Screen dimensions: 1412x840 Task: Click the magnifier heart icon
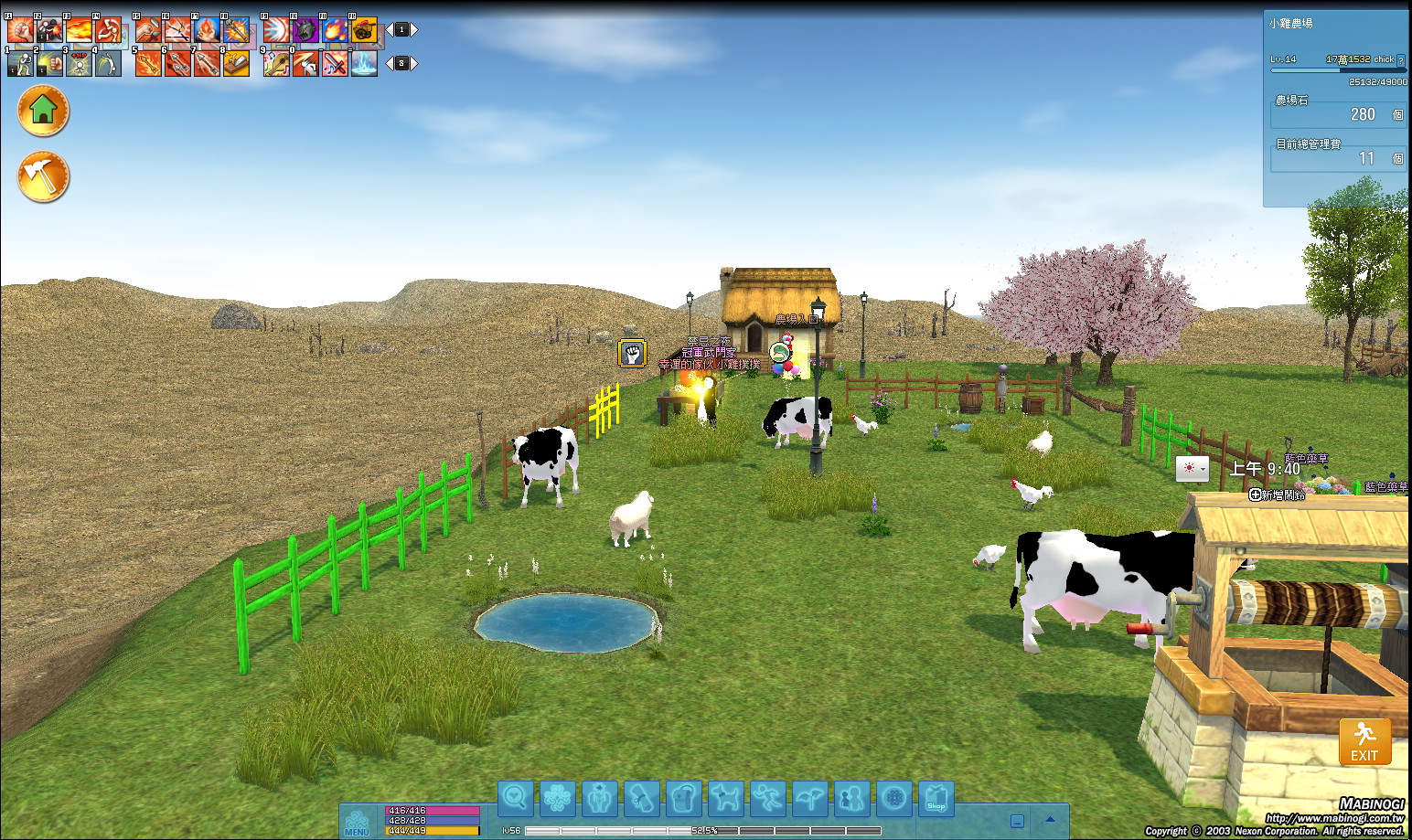[515, 799]
